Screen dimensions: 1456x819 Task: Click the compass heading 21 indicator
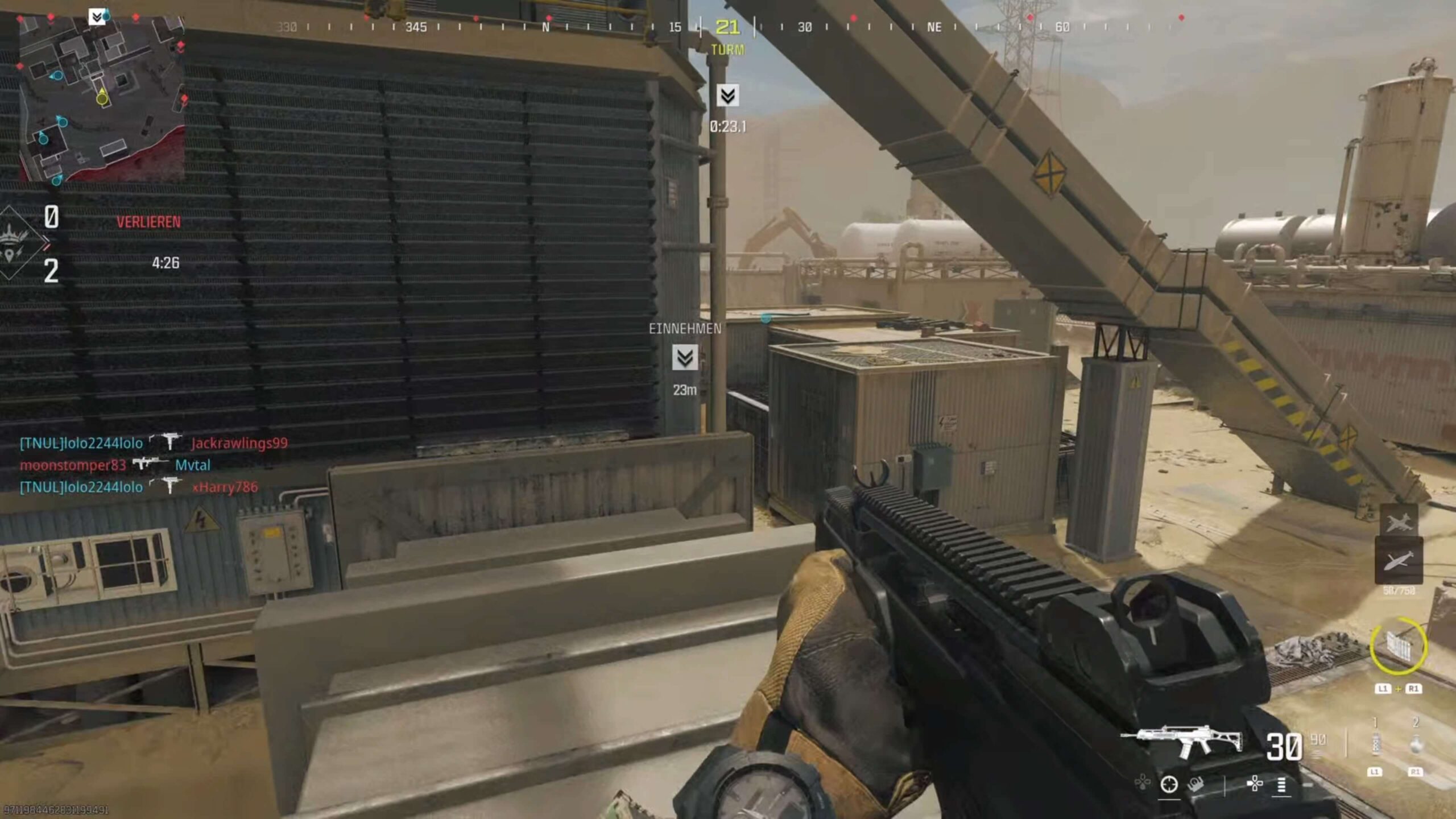(x=727, y=27)
